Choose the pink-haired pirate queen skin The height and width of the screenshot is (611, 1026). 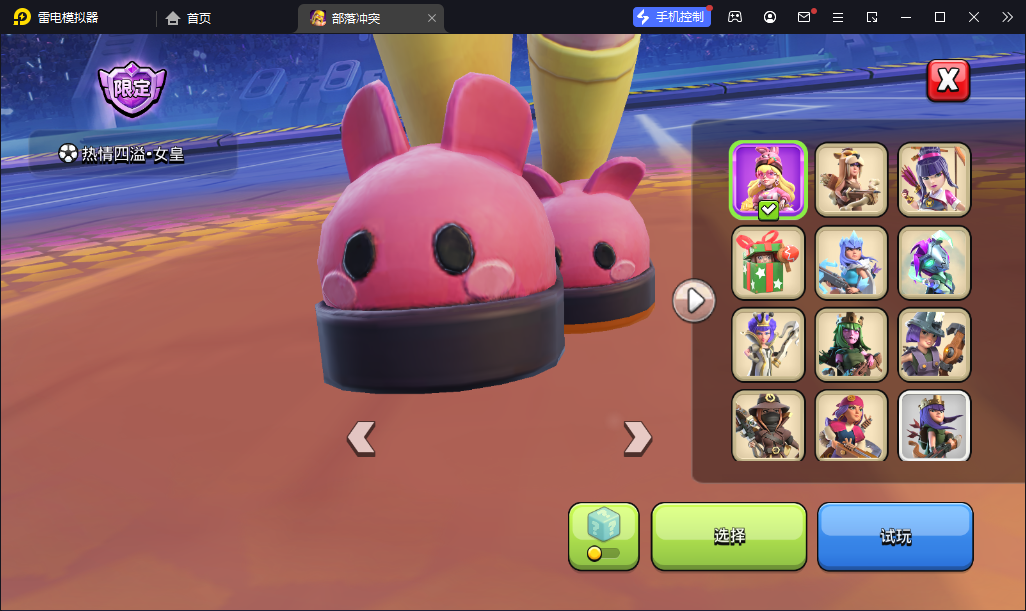coord(851,426)
